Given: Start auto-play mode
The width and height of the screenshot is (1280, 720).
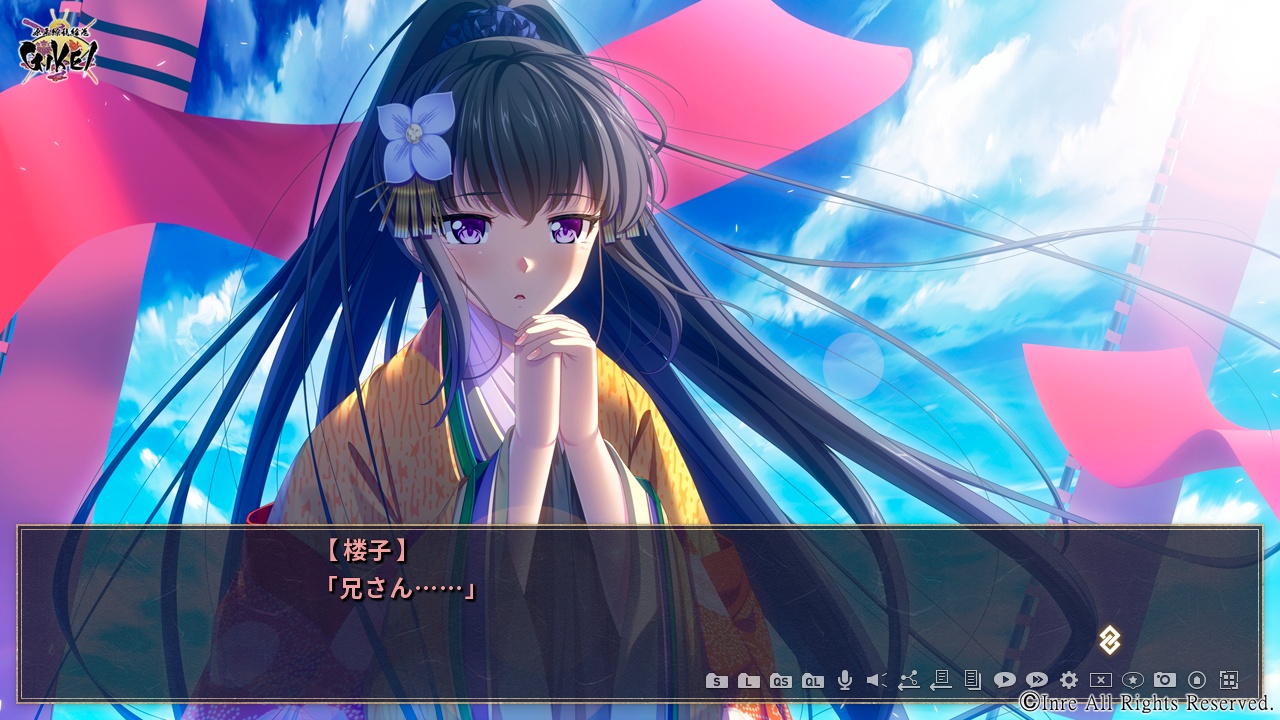Looking at the screenshot, I should point(1004,681).
